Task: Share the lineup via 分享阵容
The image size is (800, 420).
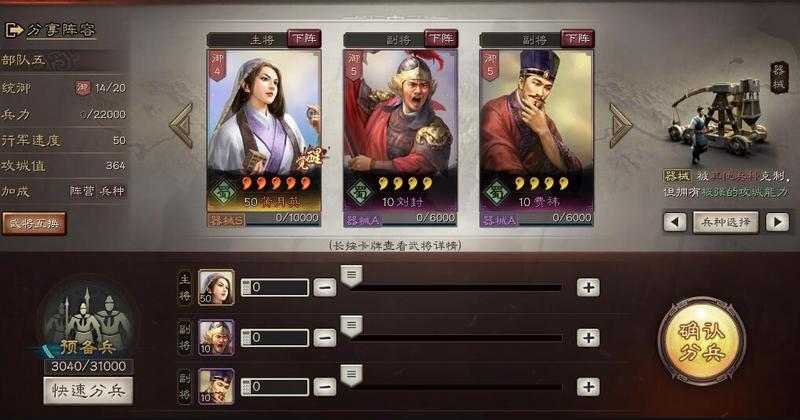Action: click(x=55, y=29)
